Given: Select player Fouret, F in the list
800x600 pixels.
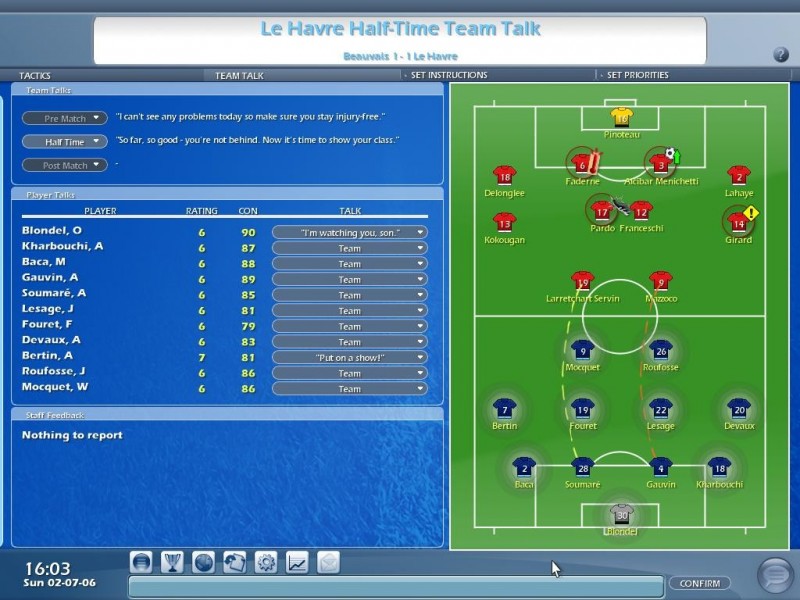Looking at the screenshot, I should coord(47,325).
